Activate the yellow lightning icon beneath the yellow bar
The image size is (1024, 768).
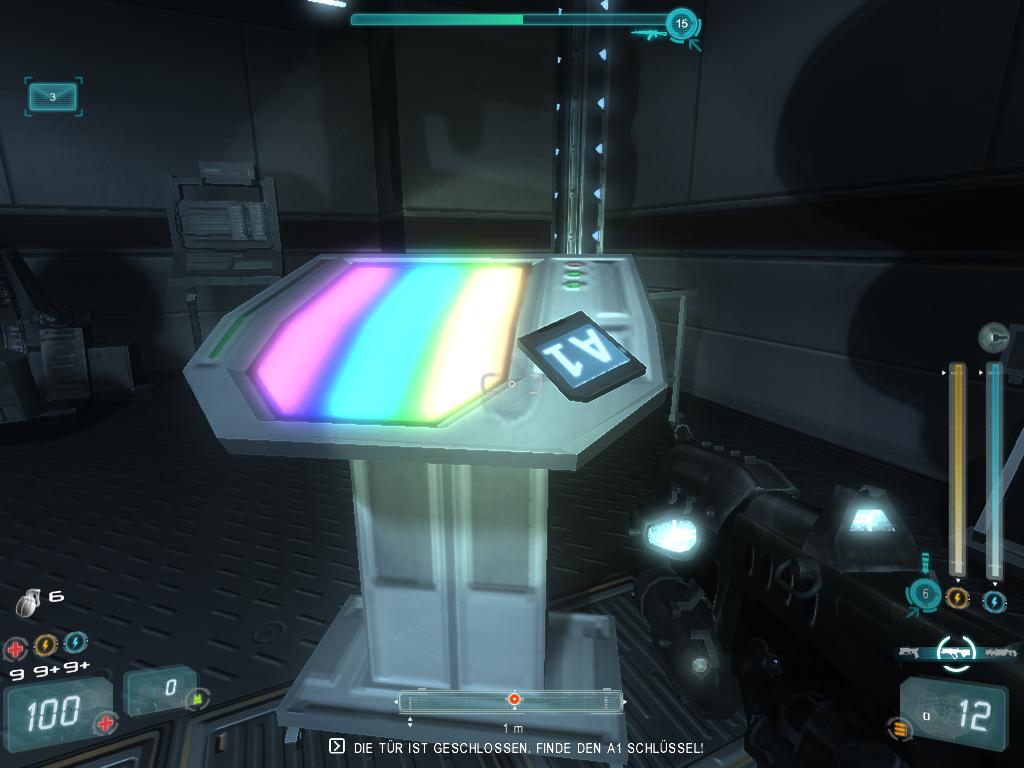click(957, 598)
